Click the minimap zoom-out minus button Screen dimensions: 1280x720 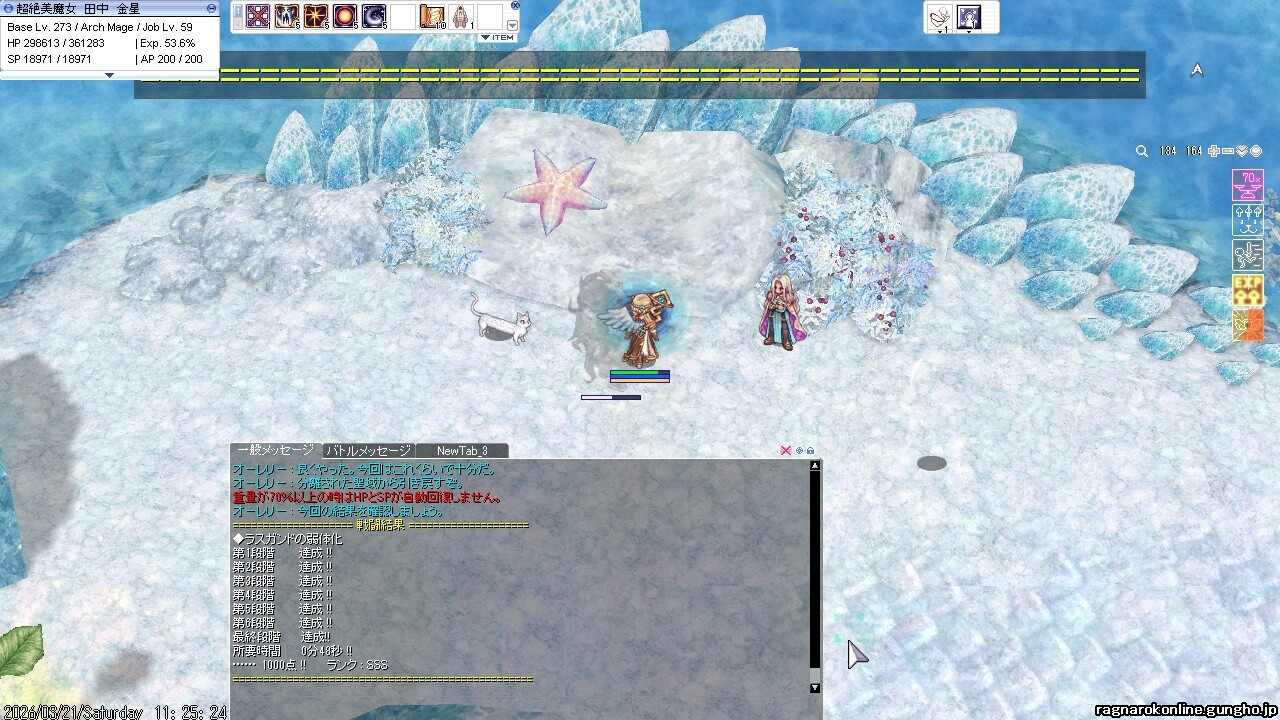tap(1228, 151)
